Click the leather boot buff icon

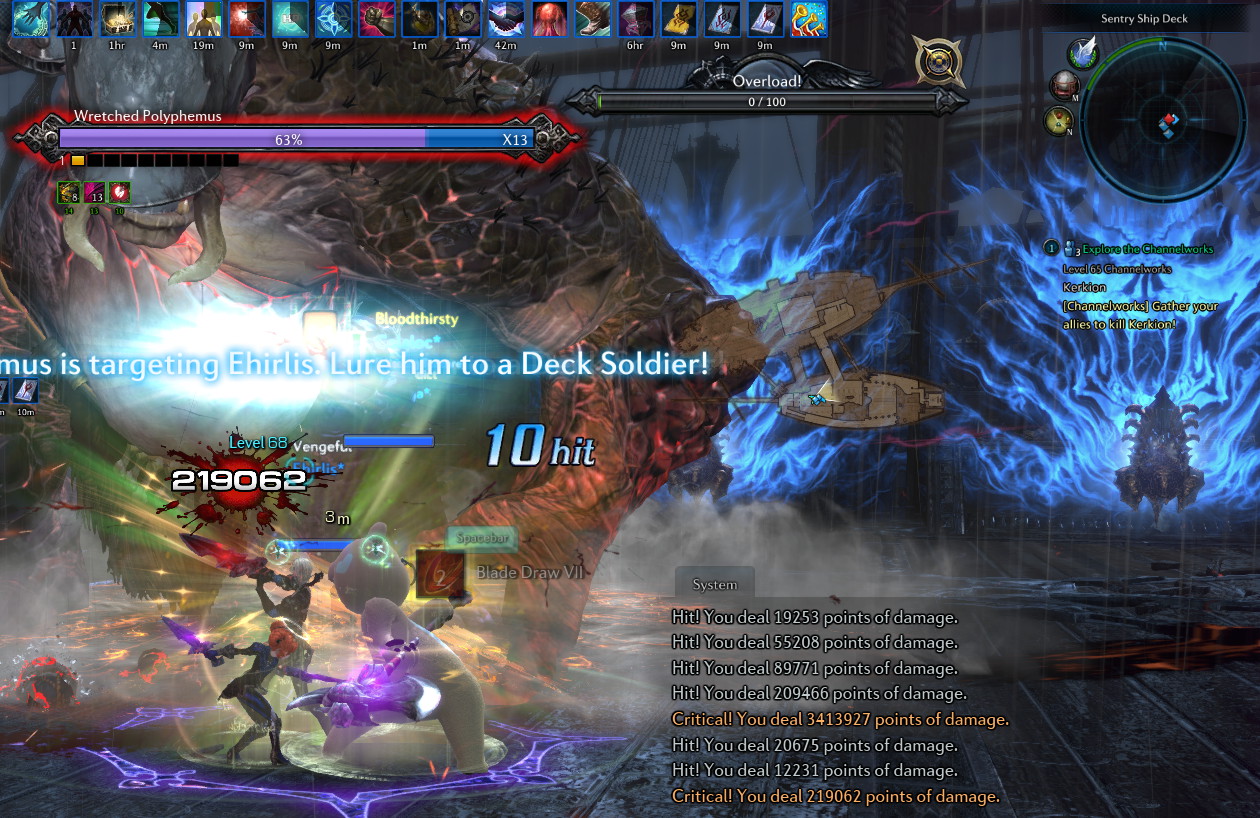pyautogui.click(x=593, y=19)
